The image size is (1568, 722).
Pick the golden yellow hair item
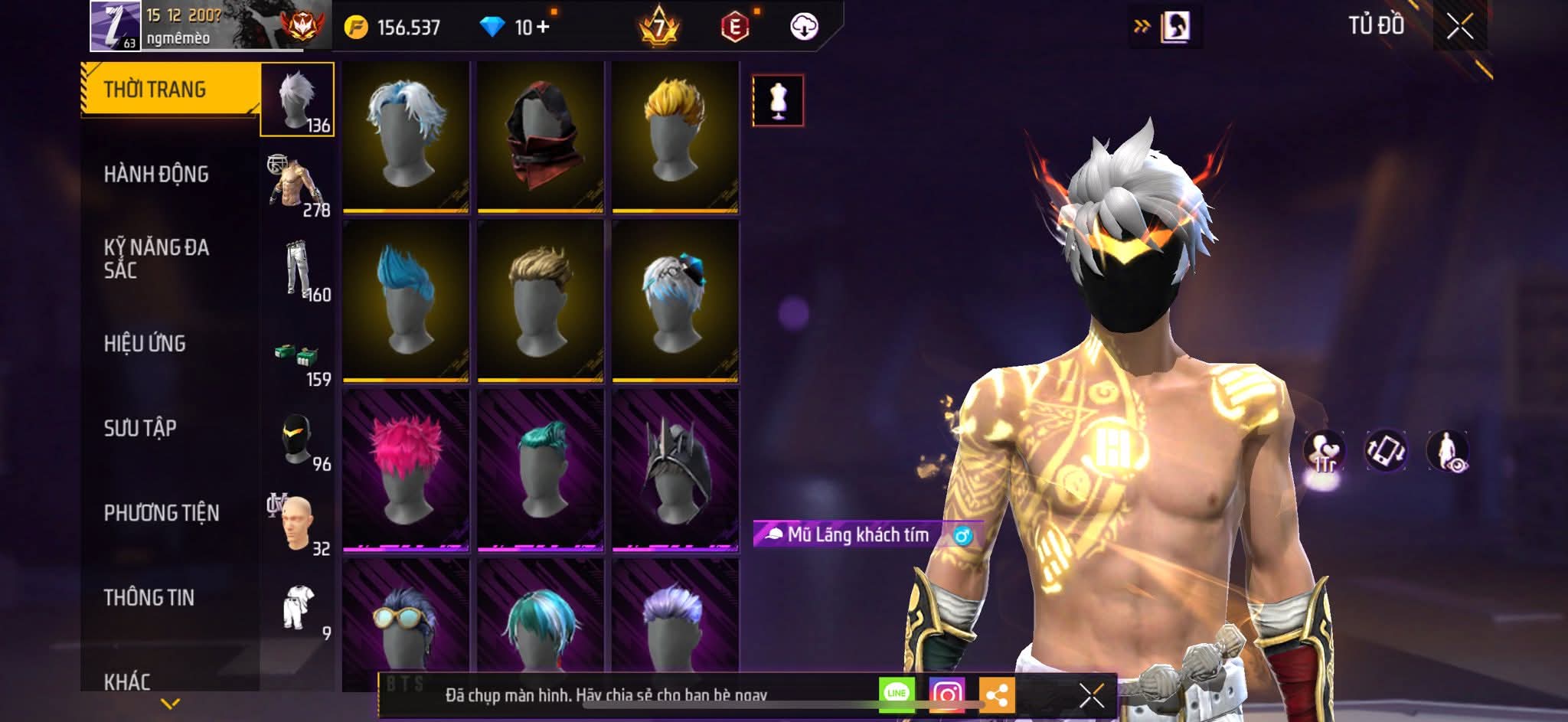tap(675, 136)
